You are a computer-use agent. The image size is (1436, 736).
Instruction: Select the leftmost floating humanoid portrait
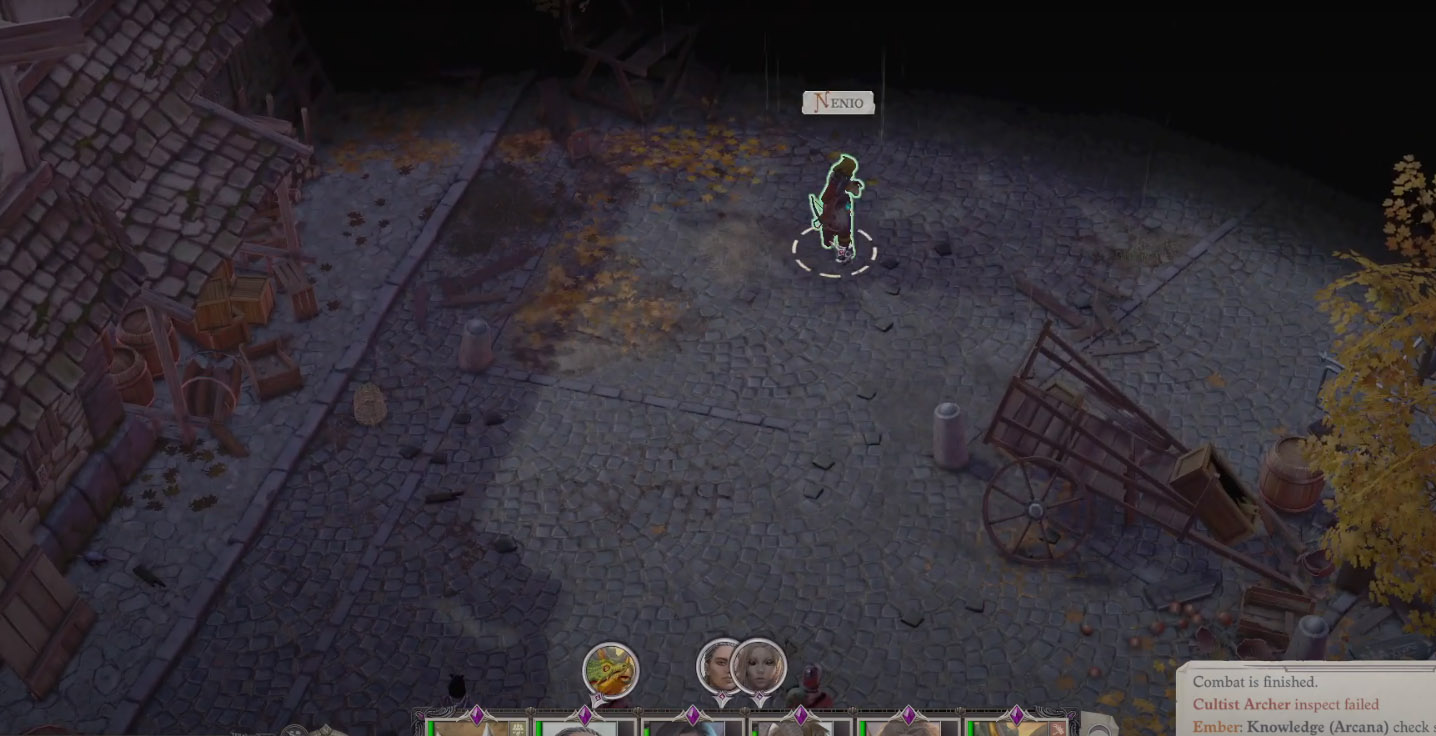coord(720,665)
